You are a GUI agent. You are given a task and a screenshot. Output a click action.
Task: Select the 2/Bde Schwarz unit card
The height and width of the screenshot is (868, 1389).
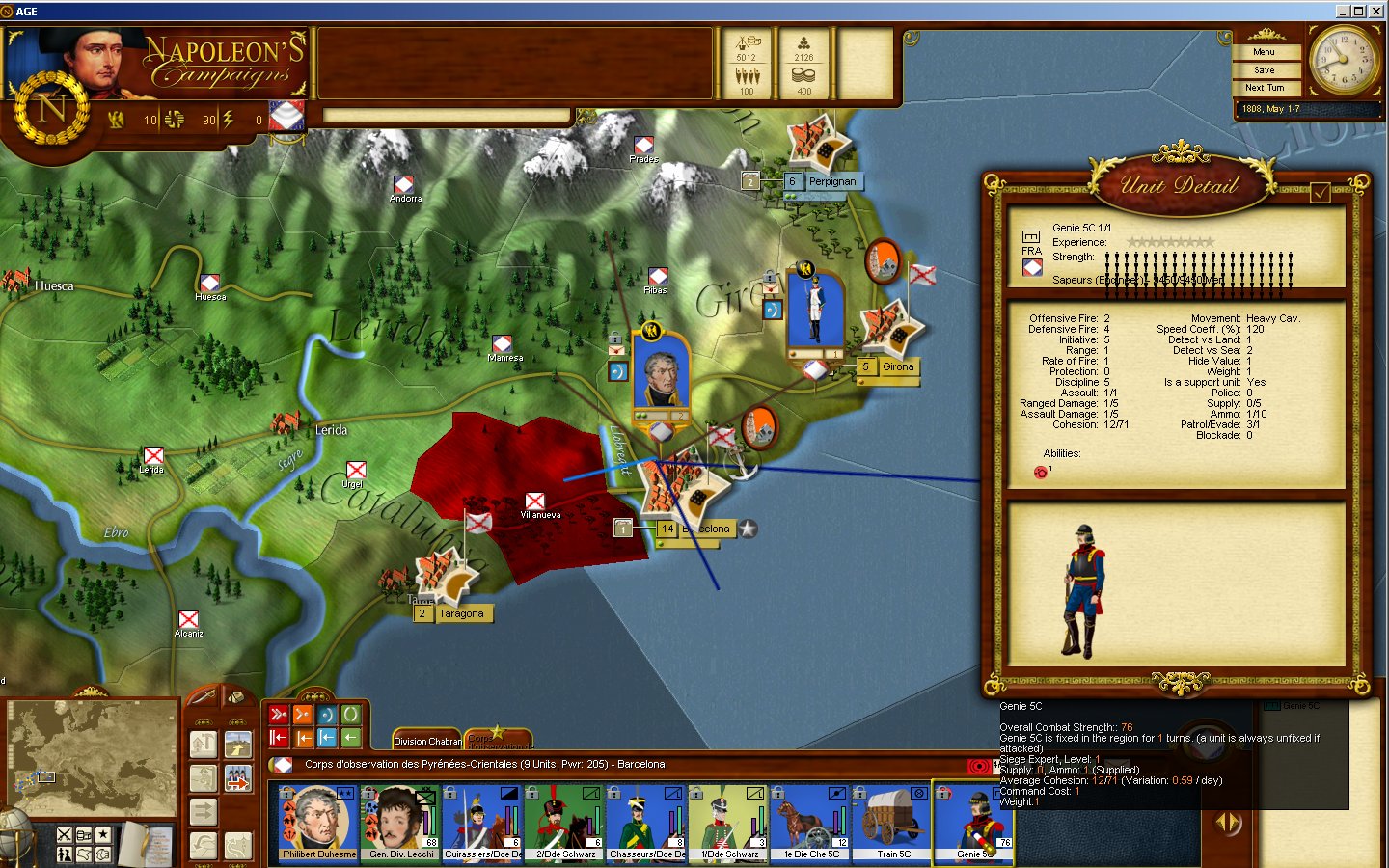click(565, 822)
